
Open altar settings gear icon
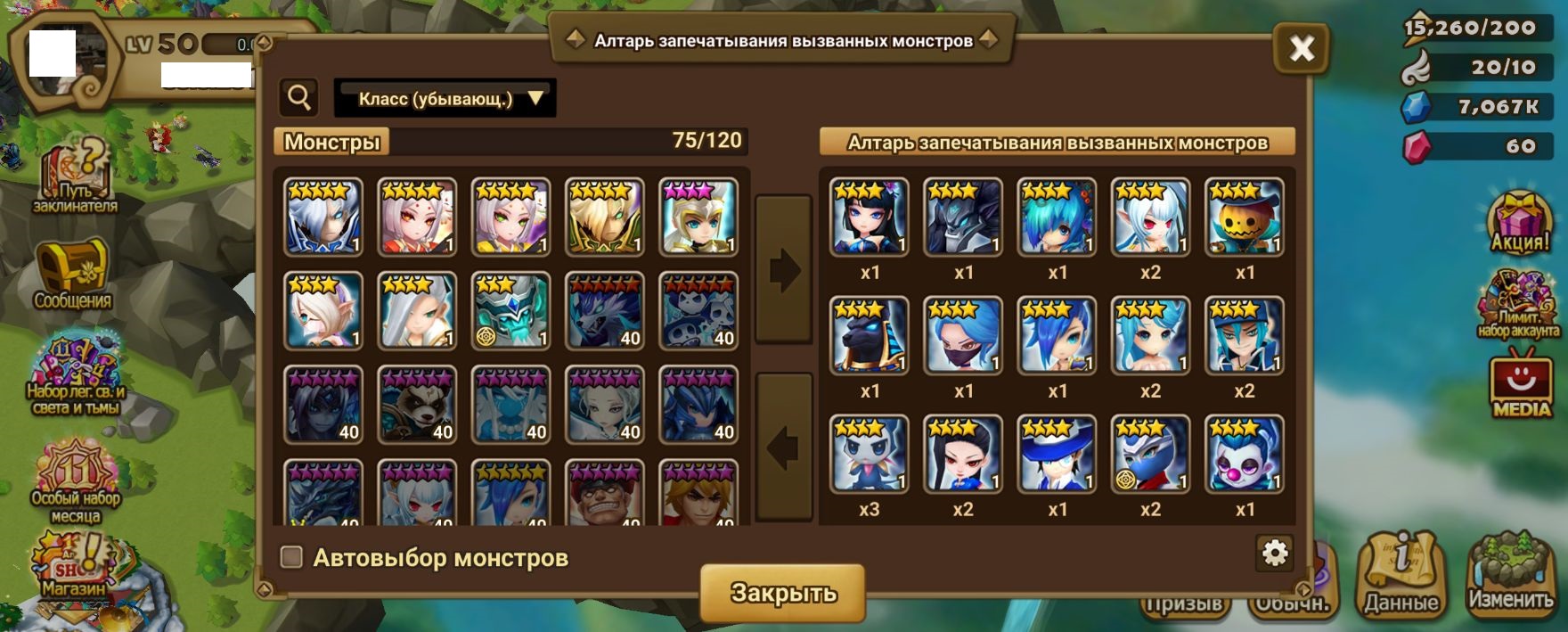[x=1275, y=553]
